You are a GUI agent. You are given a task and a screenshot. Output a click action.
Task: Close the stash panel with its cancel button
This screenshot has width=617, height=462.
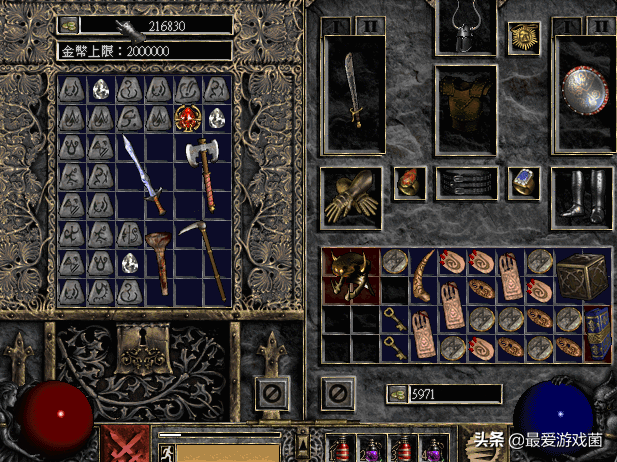[269, 391]
